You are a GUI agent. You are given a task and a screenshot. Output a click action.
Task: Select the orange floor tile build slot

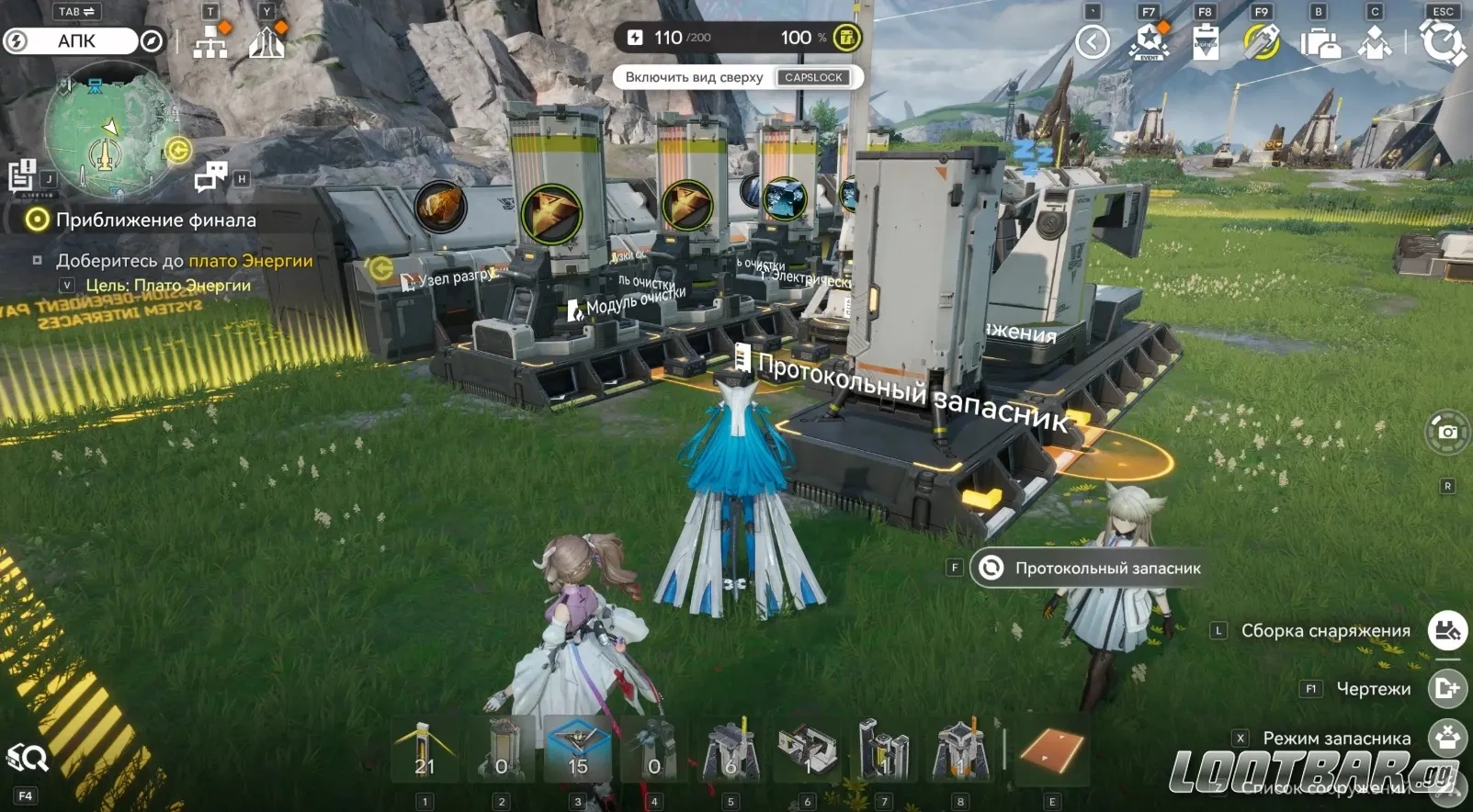click(x=1052, y=750)
